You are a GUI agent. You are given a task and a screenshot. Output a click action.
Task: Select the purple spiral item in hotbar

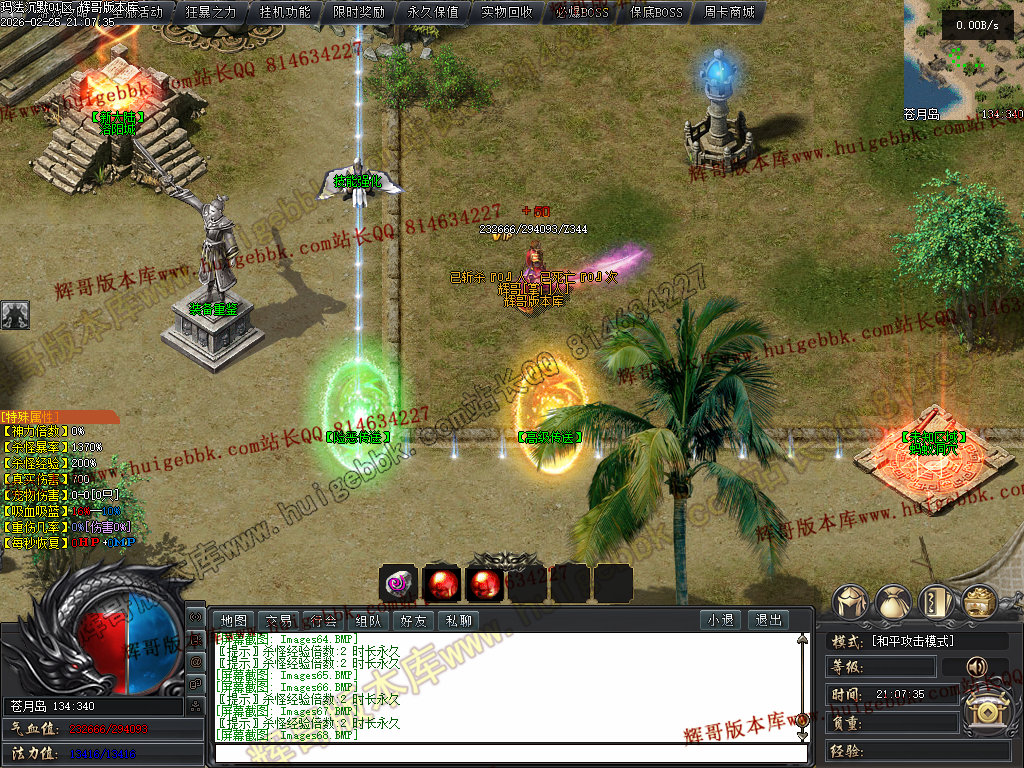click(398, 583)
